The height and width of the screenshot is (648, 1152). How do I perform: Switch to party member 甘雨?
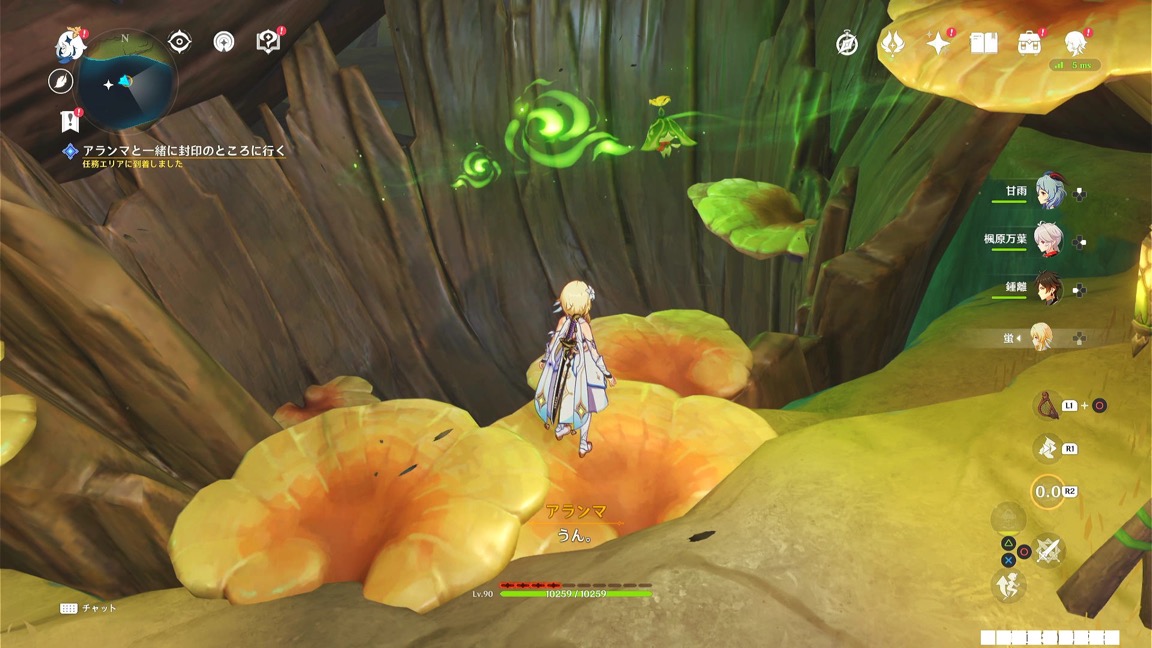coord(1049,191)
